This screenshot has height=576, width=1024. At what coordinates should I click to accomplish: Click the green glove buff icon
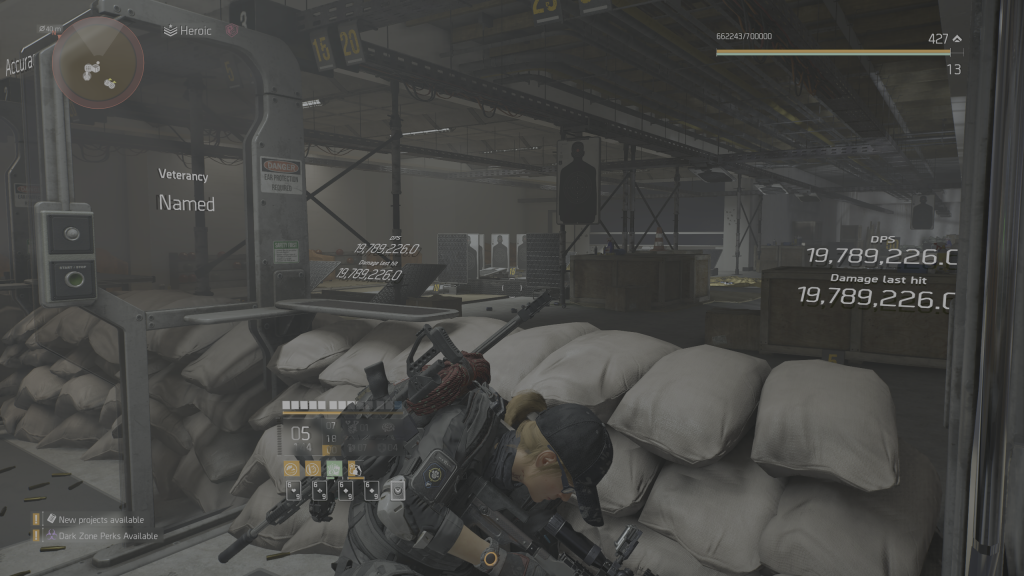(x=335, y=467)
